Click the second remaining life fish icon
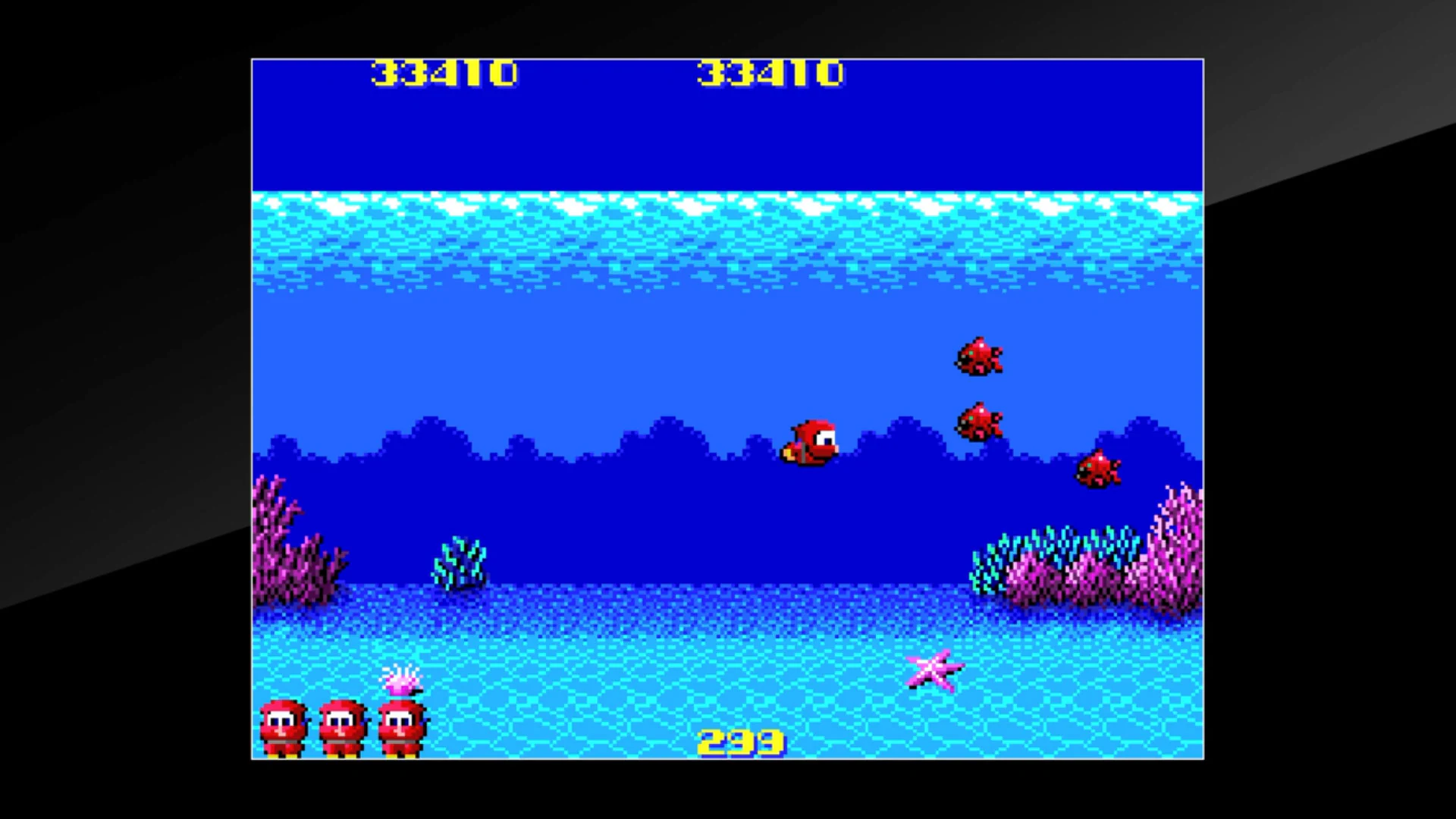Screen dimensions: 1456x819 341,724
